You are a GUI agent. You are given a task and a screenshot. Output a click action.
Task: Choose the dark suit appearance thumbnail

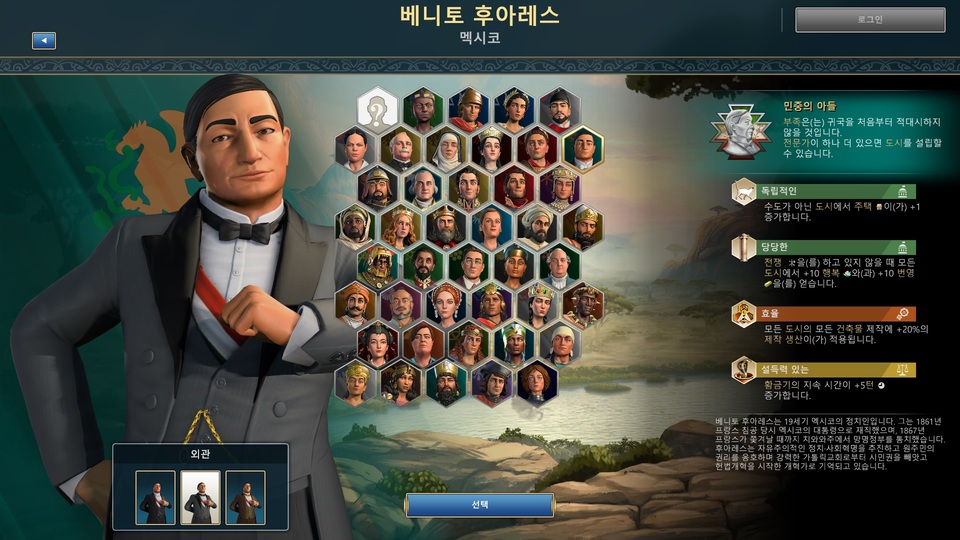click(x=155, y=497)
